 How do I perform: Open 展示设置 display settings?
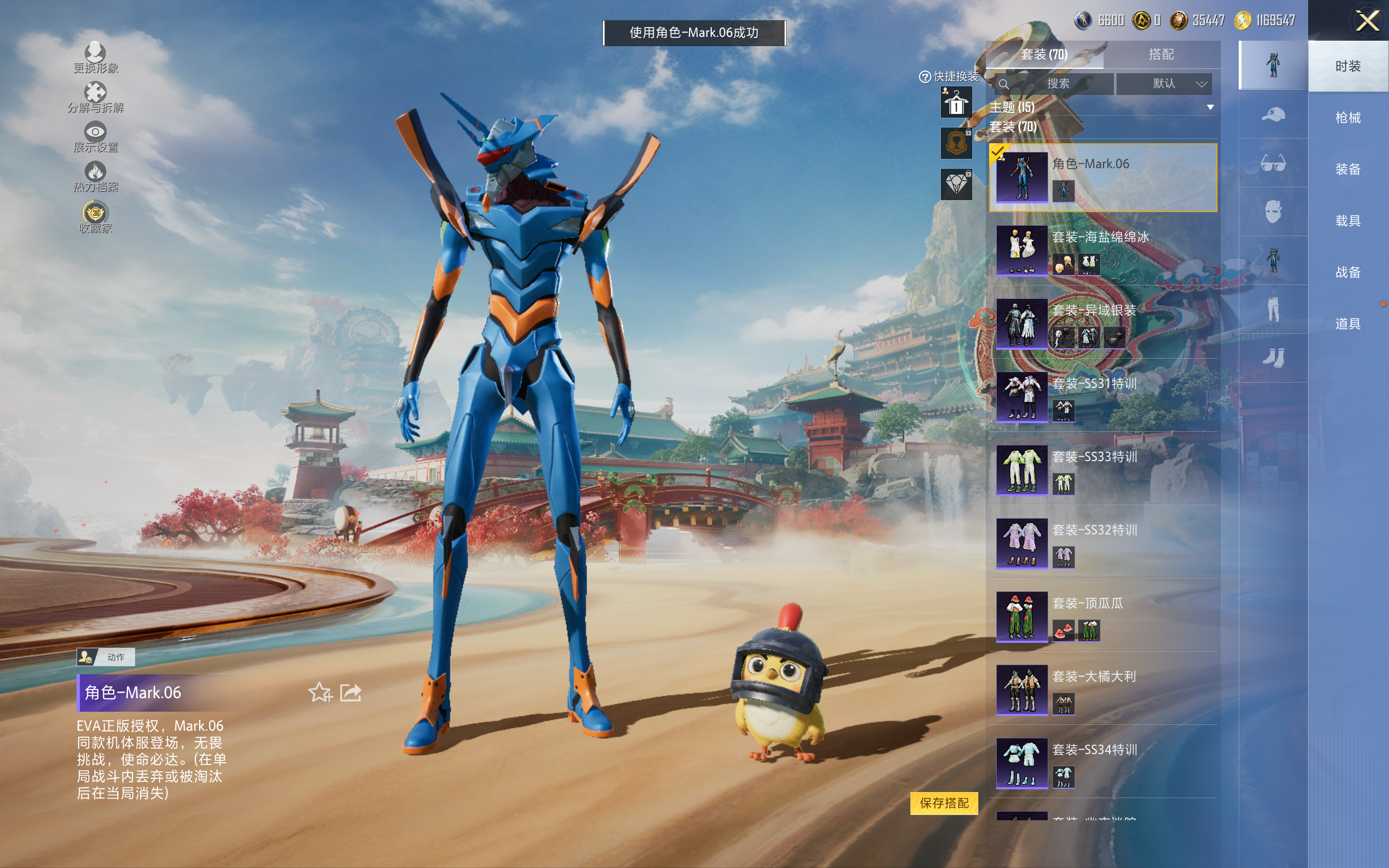coord(95,137)
